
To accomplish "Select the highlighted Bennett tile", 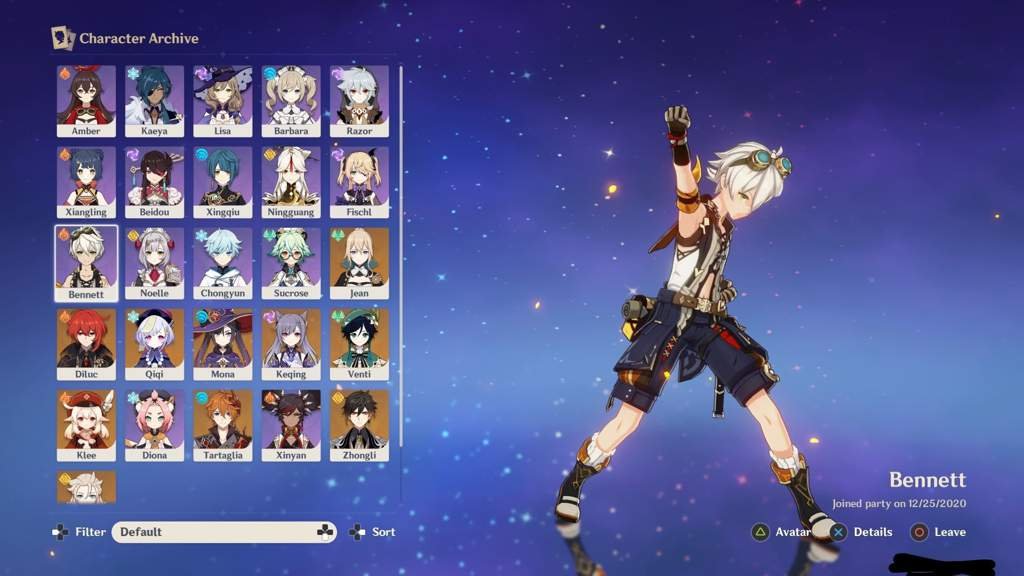I will (86, 260).
